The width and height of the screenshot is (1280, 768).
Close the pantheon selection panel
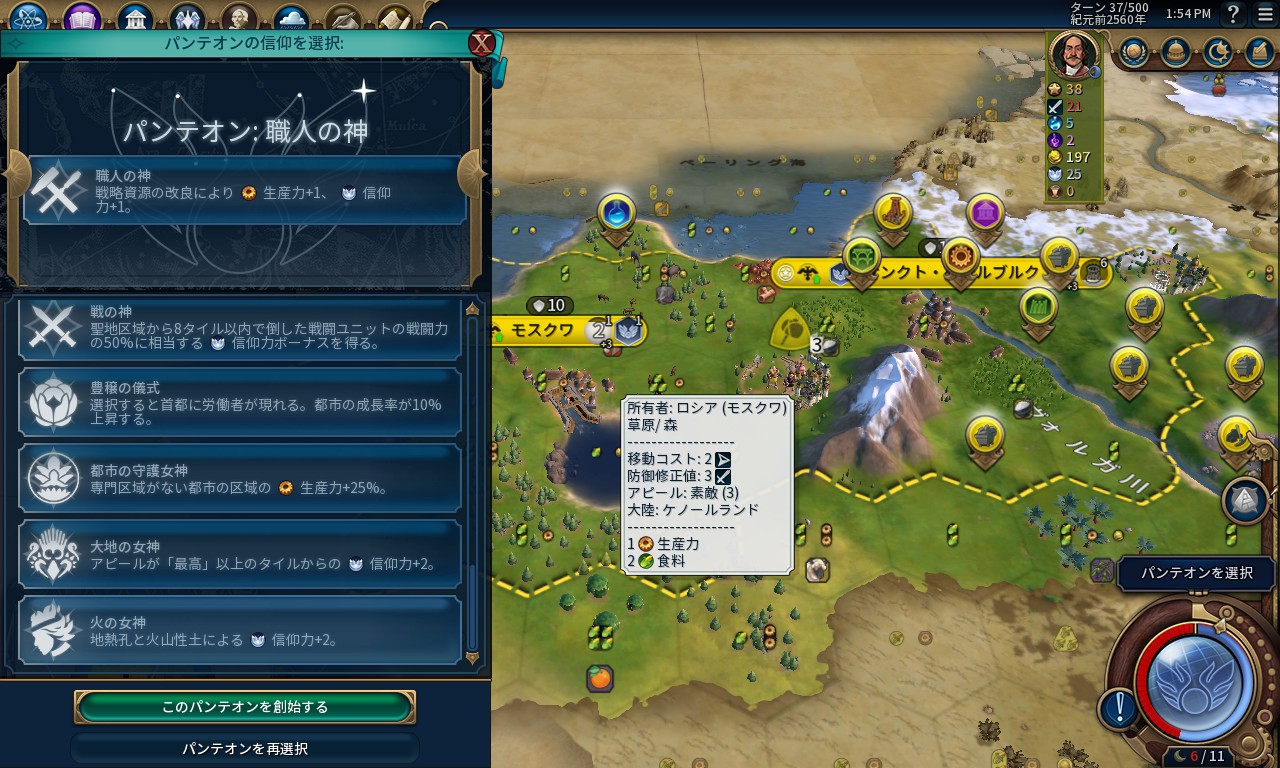click(482, 43)
